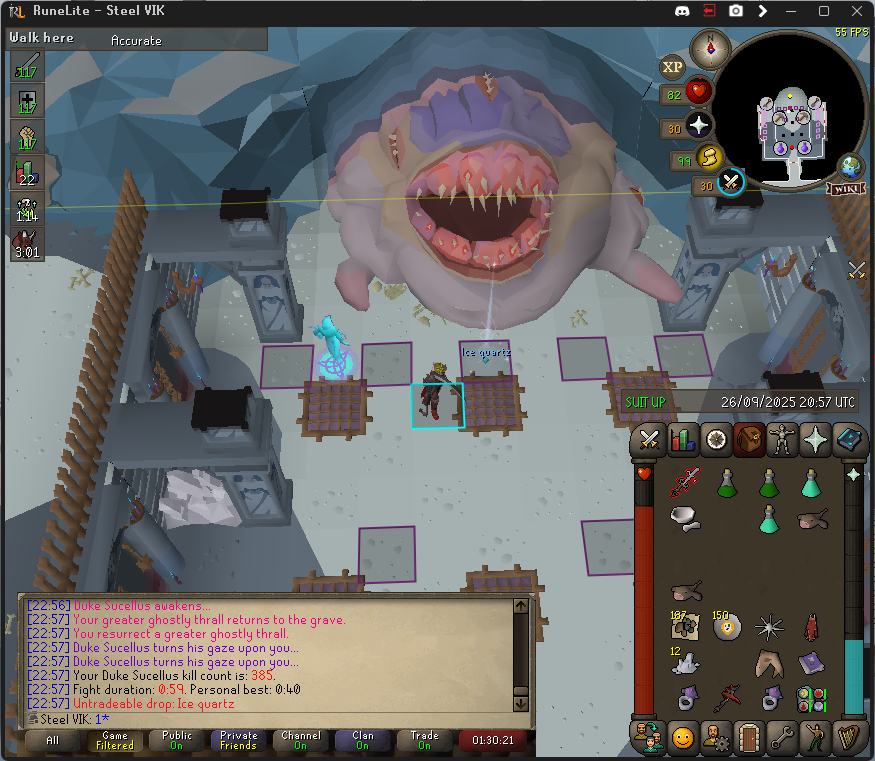Switch to the Skills tab
This screenshot has width=875, height=761.
(x=683, y=439)
